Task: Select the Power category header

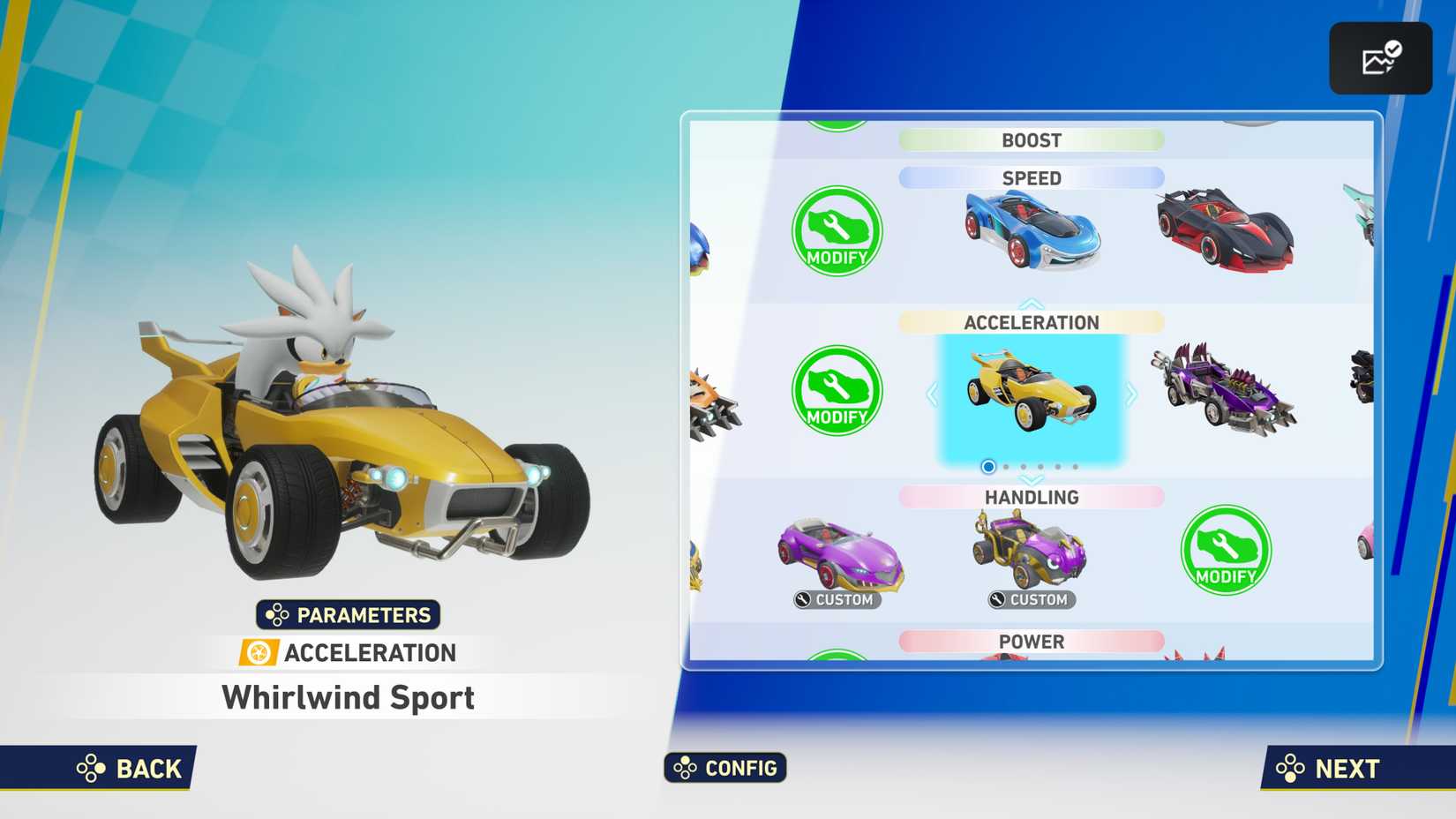Action: coord(1032,642)
